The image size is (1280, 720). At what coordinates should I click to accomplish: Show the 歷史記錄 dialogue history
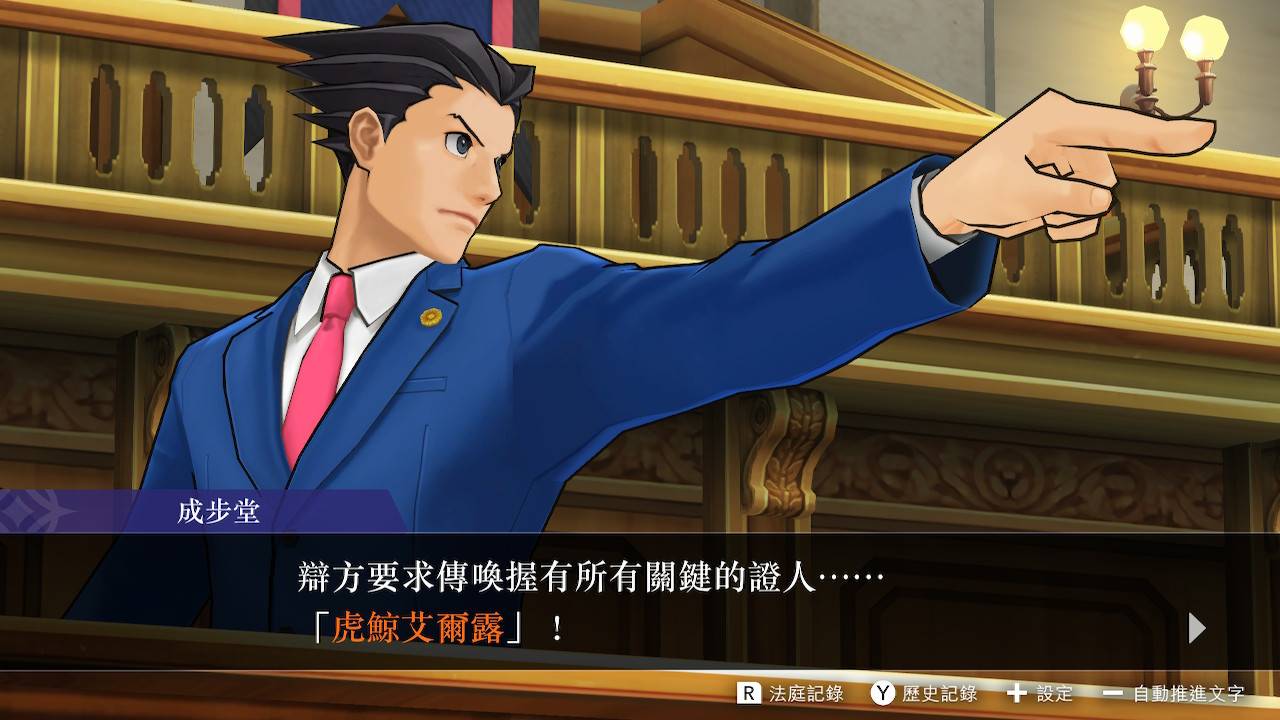(923, 693)
